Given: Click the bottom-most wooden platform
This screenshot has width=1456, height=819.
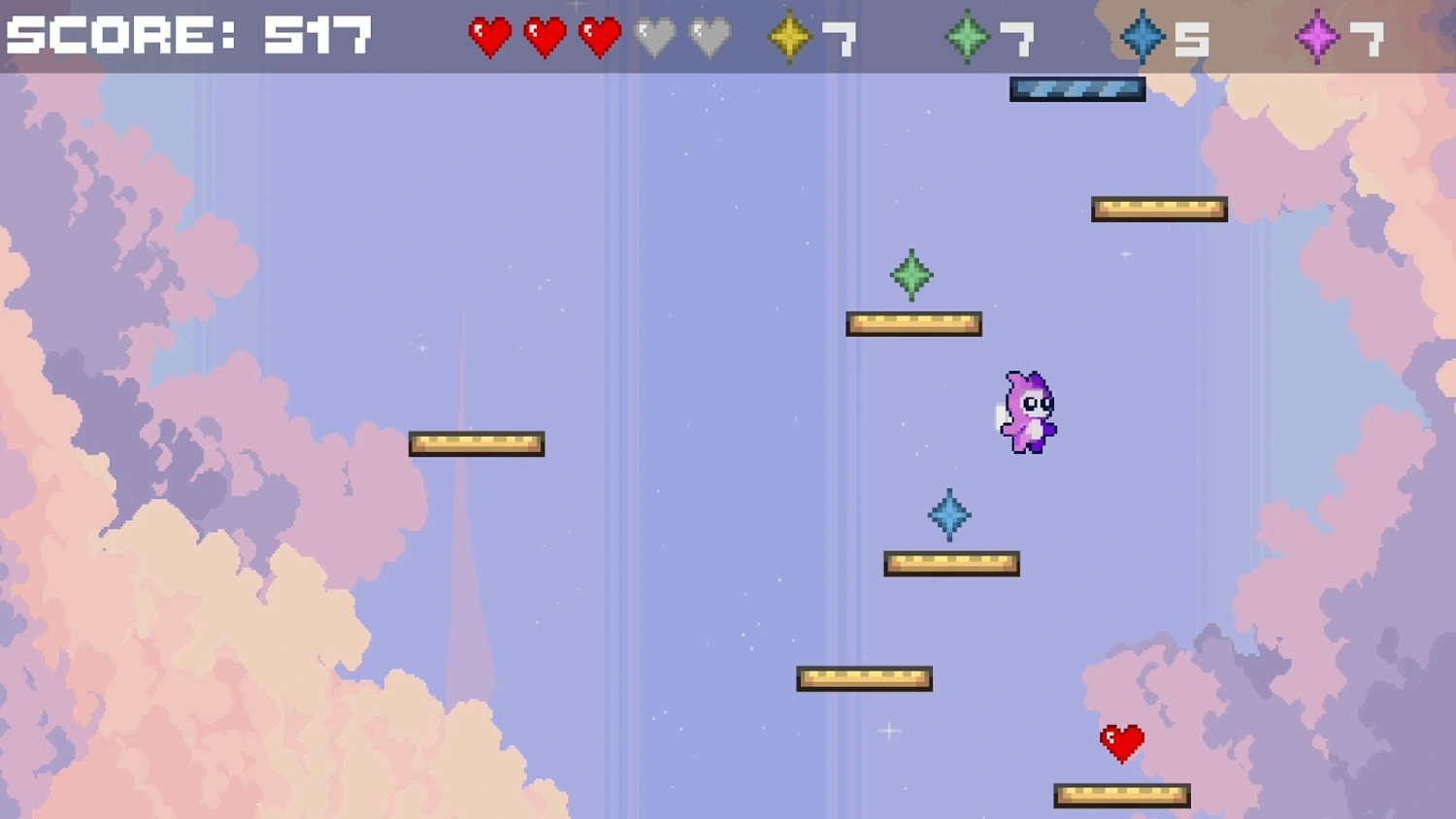Looking at the screenshot, I should (x=1121, y=793).
